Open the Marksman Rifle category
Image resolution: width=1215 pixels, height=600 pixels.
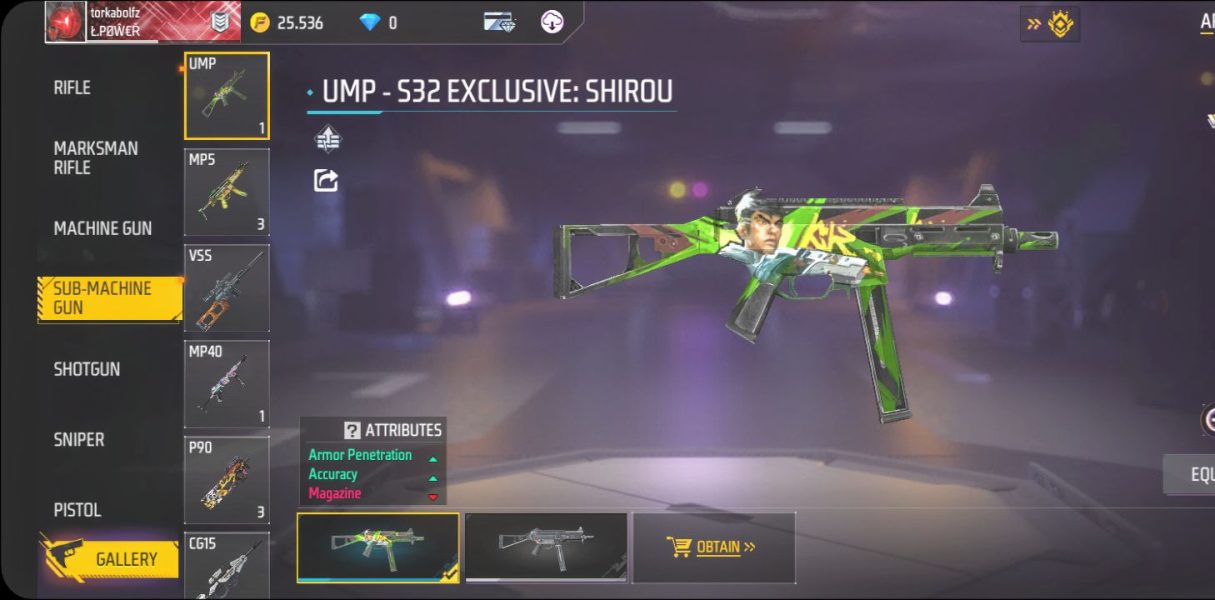point(96,158)
